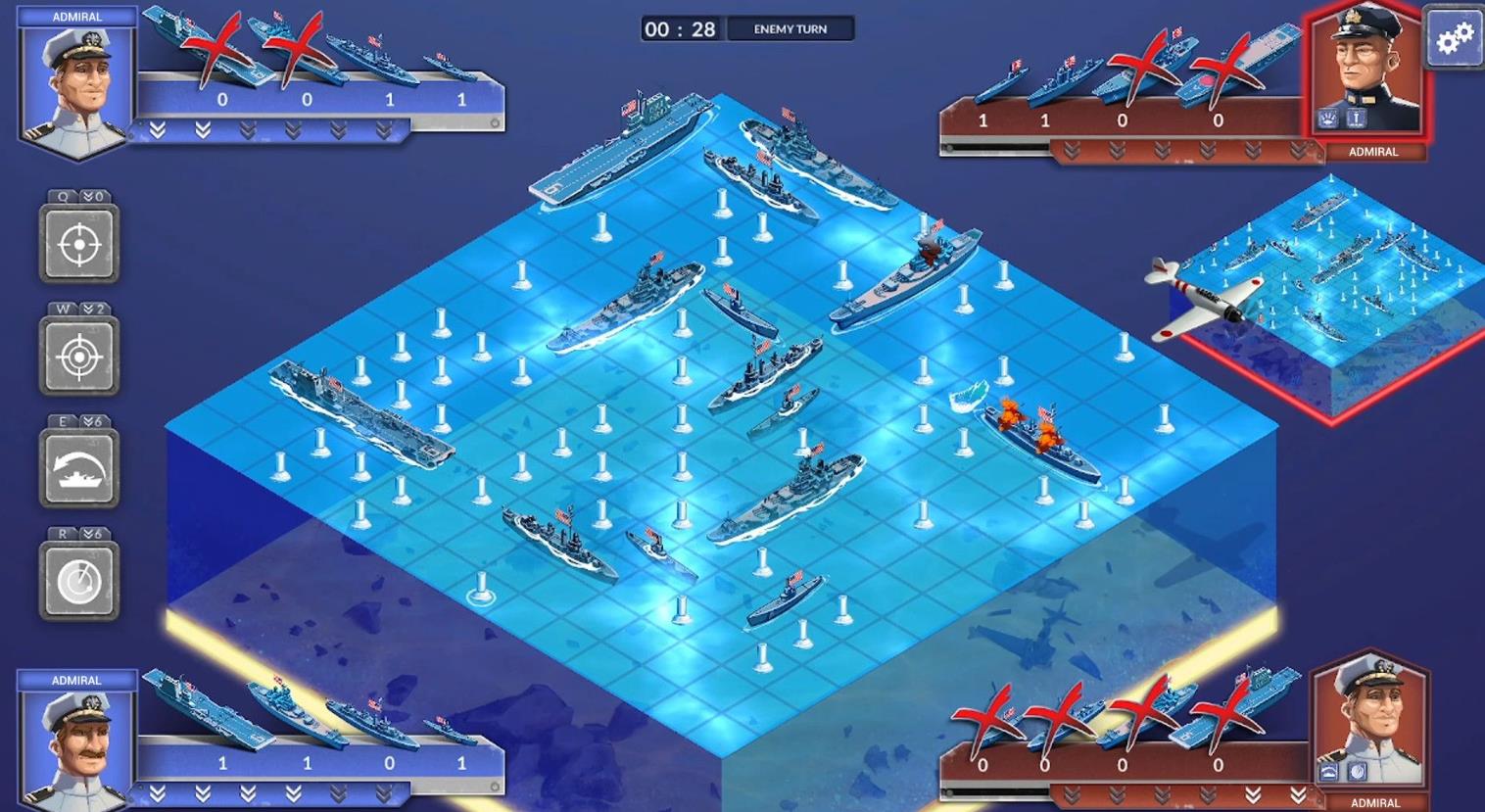Click the ADMIRAL nameplate on the bottom-left player

pos(77,679)
